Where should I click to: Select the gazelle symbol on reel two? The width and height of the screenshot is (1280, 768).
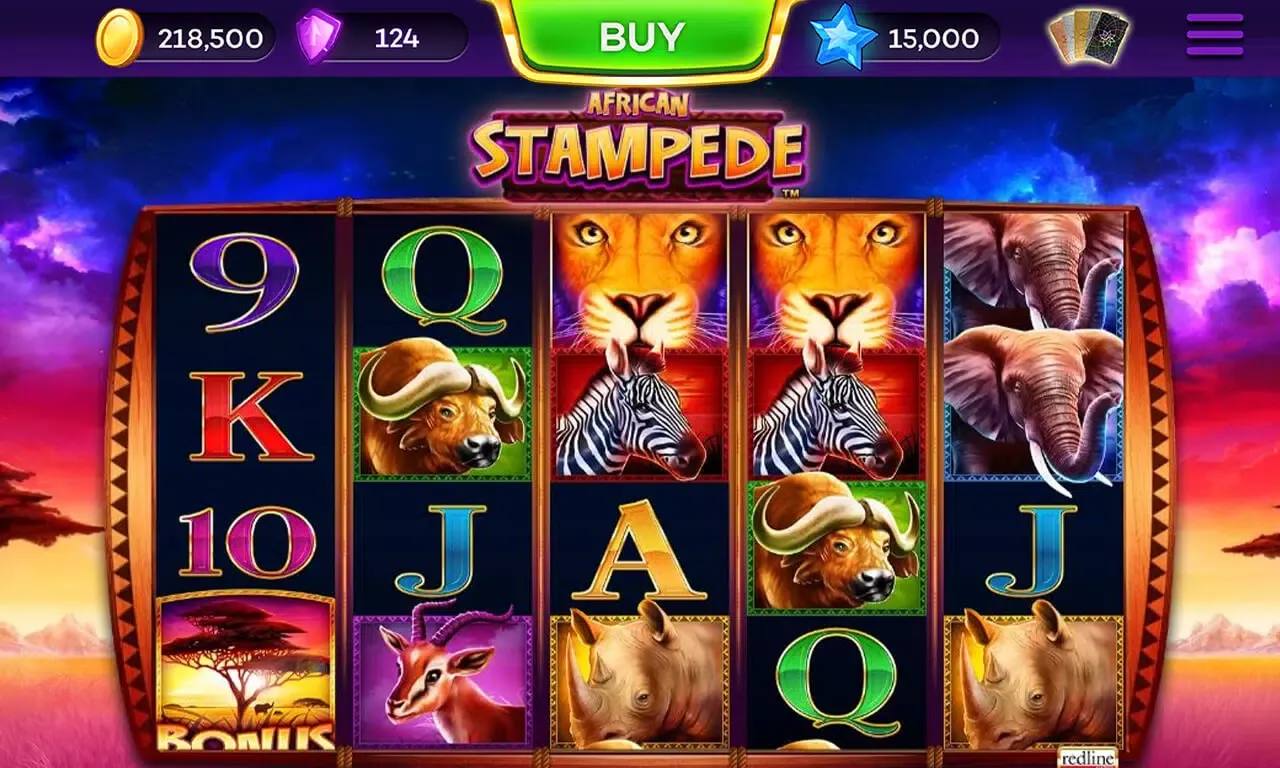coord(440,680)
